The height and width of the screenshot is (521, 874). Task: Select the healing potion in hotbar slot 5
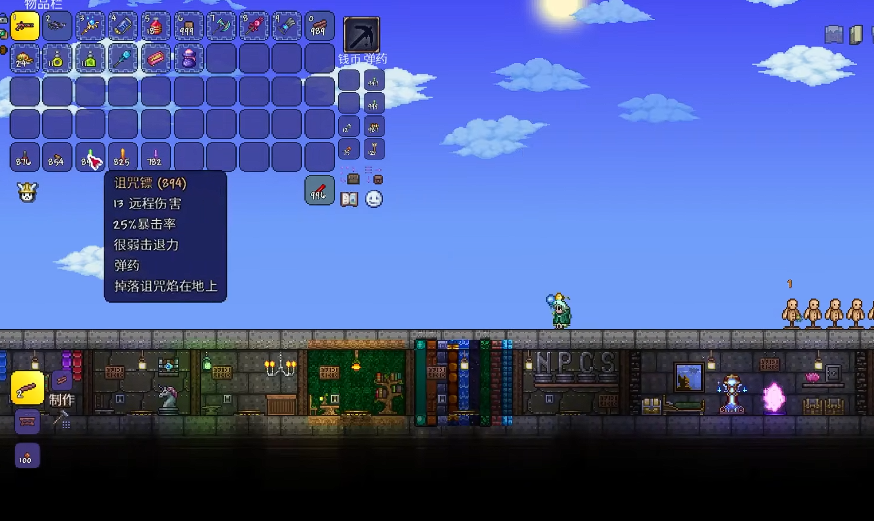(x=155, y=26)
